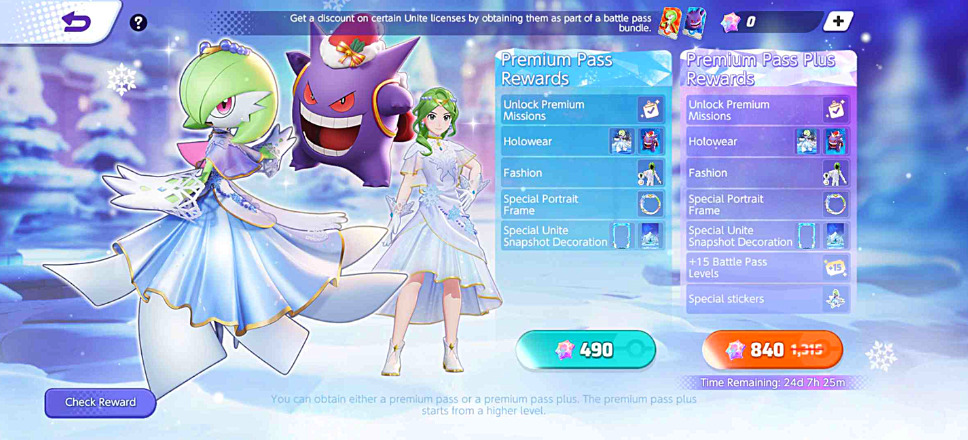Select the Special stickers reward row
This screenshot has width=968, height=440.
coord(768,298)
